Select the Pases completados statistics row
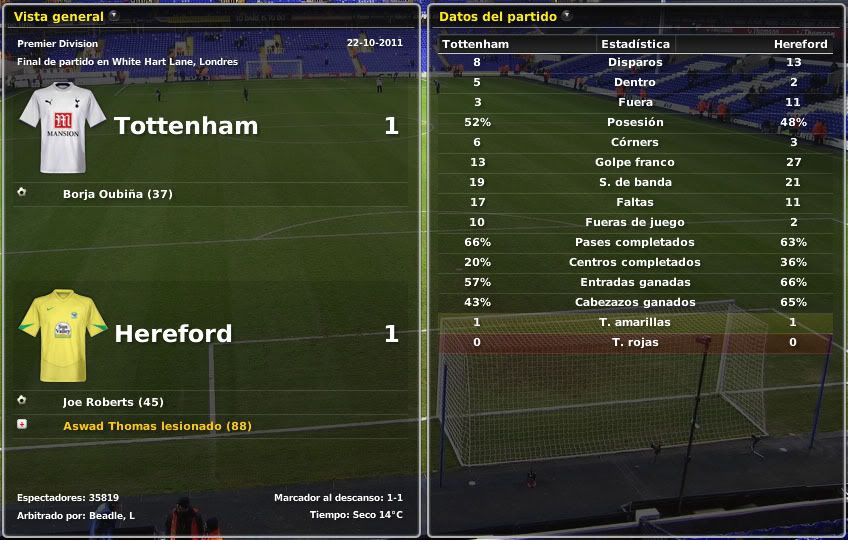Image resolution: width=848 pixels, height=540 pixels. [635, 242]
